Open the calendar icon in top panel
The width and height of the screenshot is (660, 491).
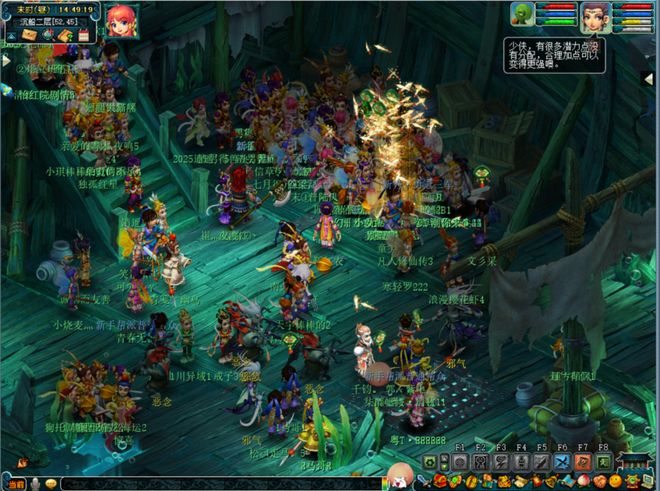coord(84,35)
